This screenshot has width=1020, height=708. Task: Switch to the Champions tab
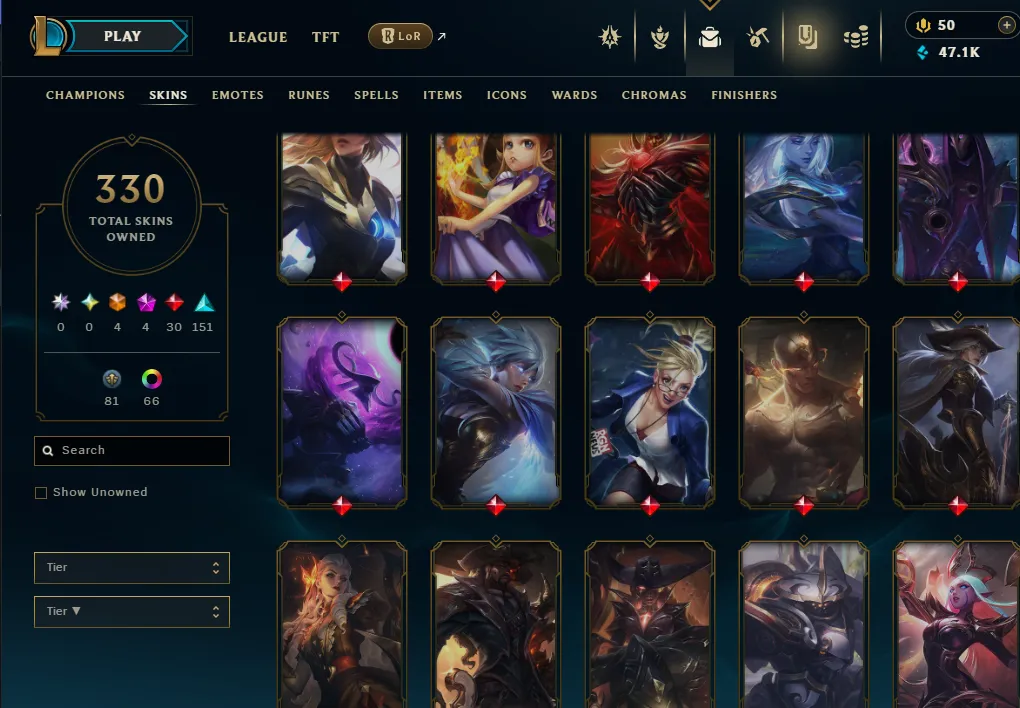pyautogui.click(x=85, y=95)
